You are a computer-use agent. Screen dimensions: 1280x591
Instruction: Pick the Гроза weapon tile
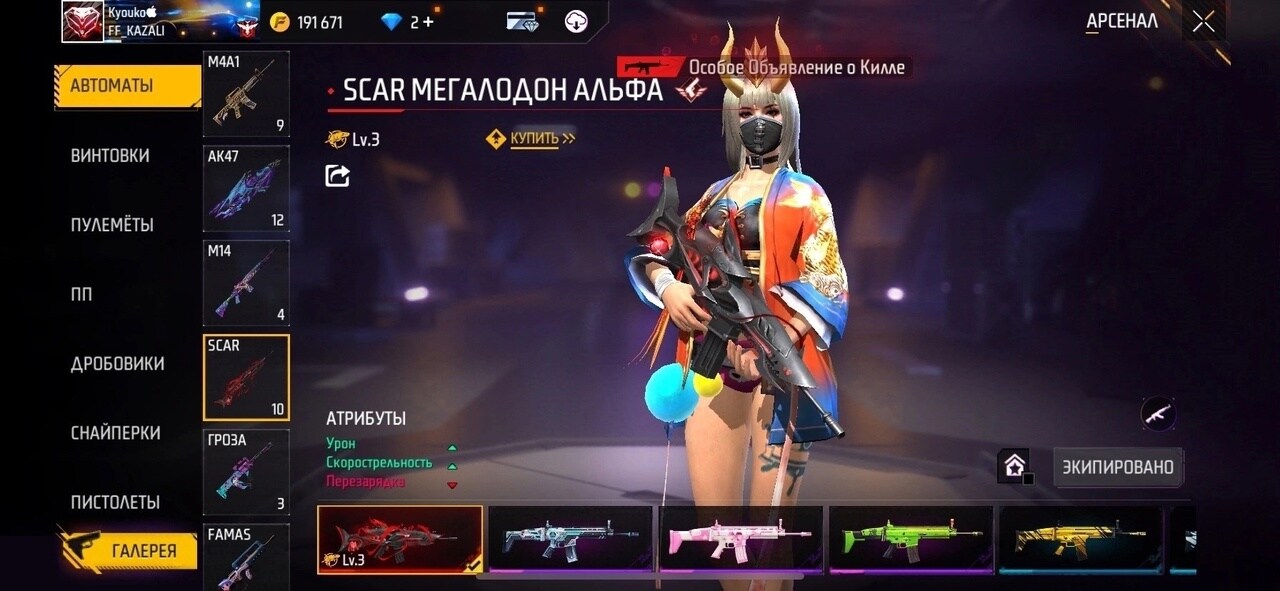246,471
